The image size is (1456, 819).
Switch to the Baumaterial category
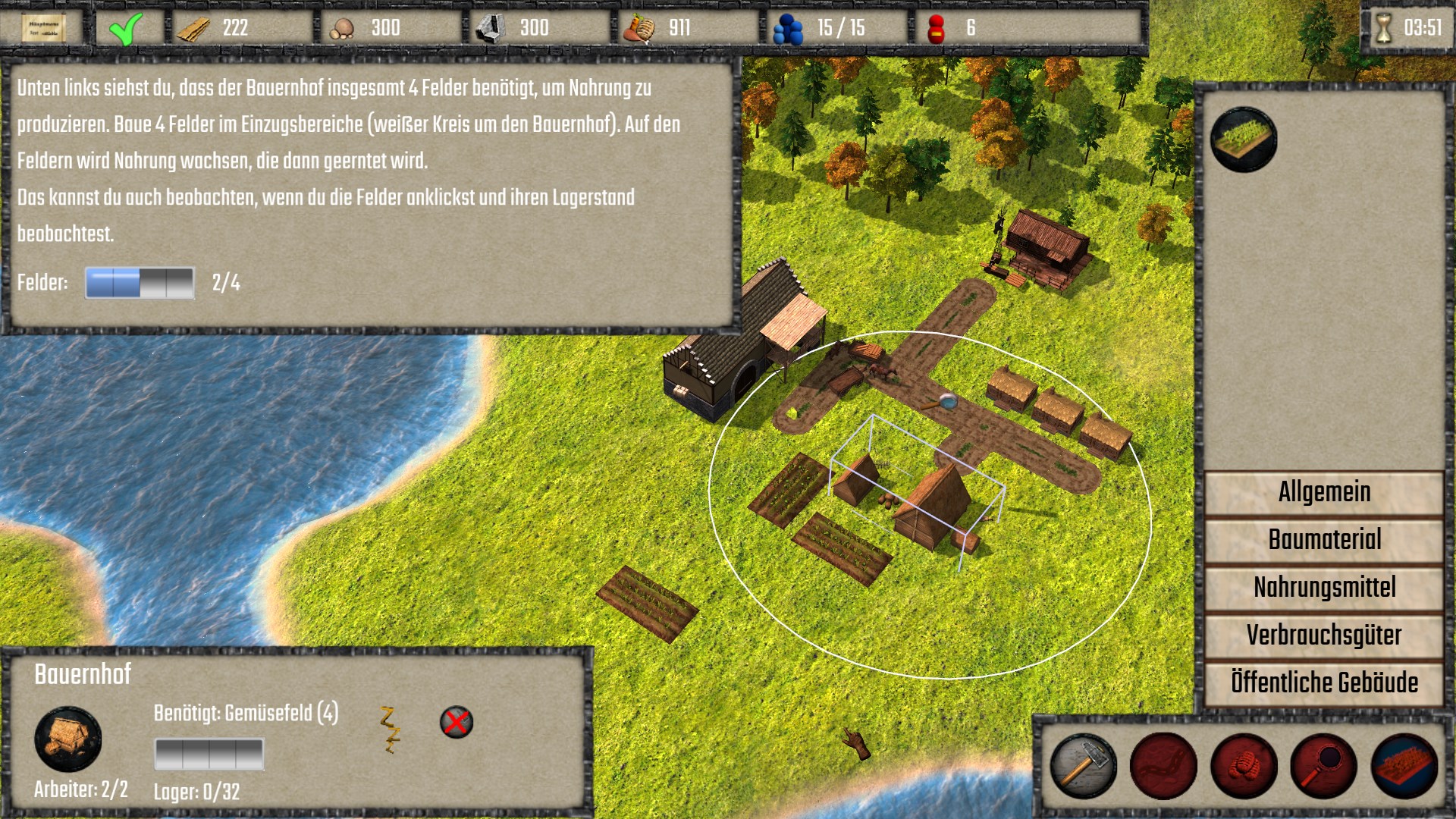point(1324,540)
